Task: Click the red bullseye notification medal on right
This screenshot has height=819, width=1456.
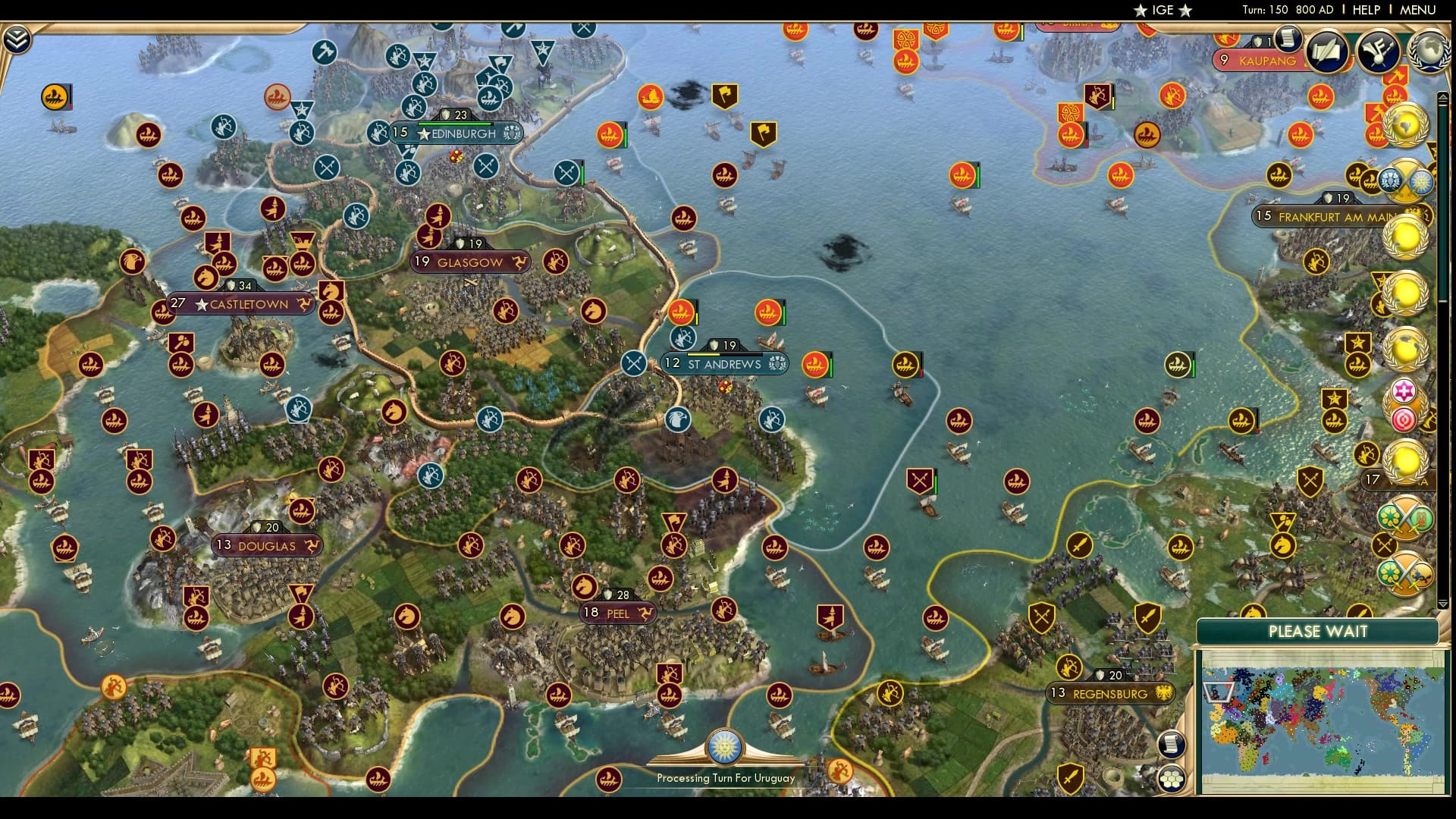Action: [x=1404, y=419]
